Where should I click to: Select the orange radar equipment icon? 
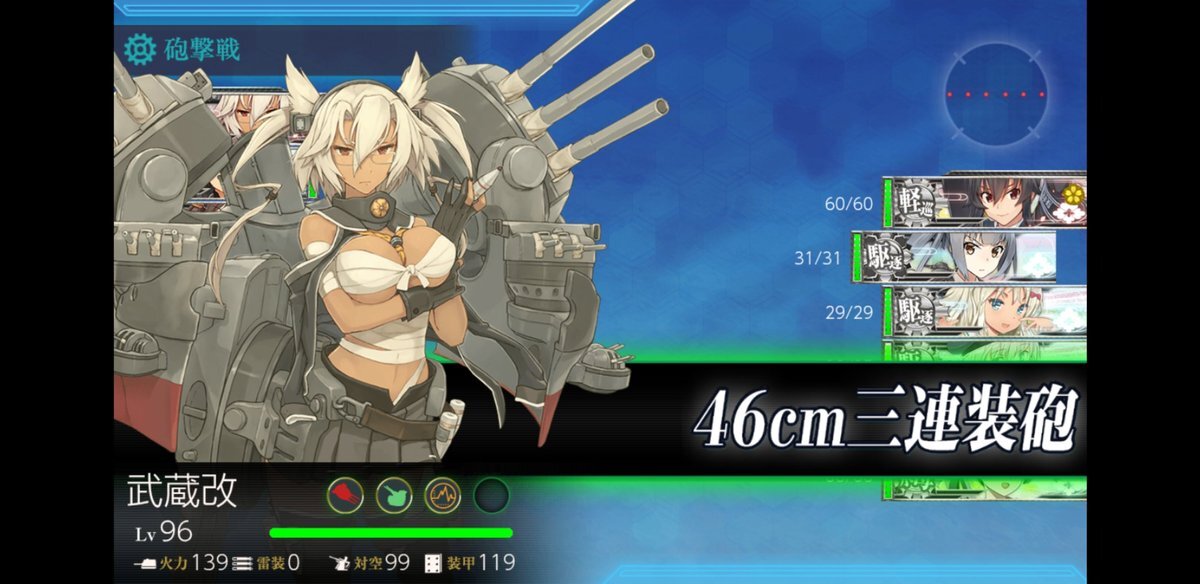coord(442,494)
